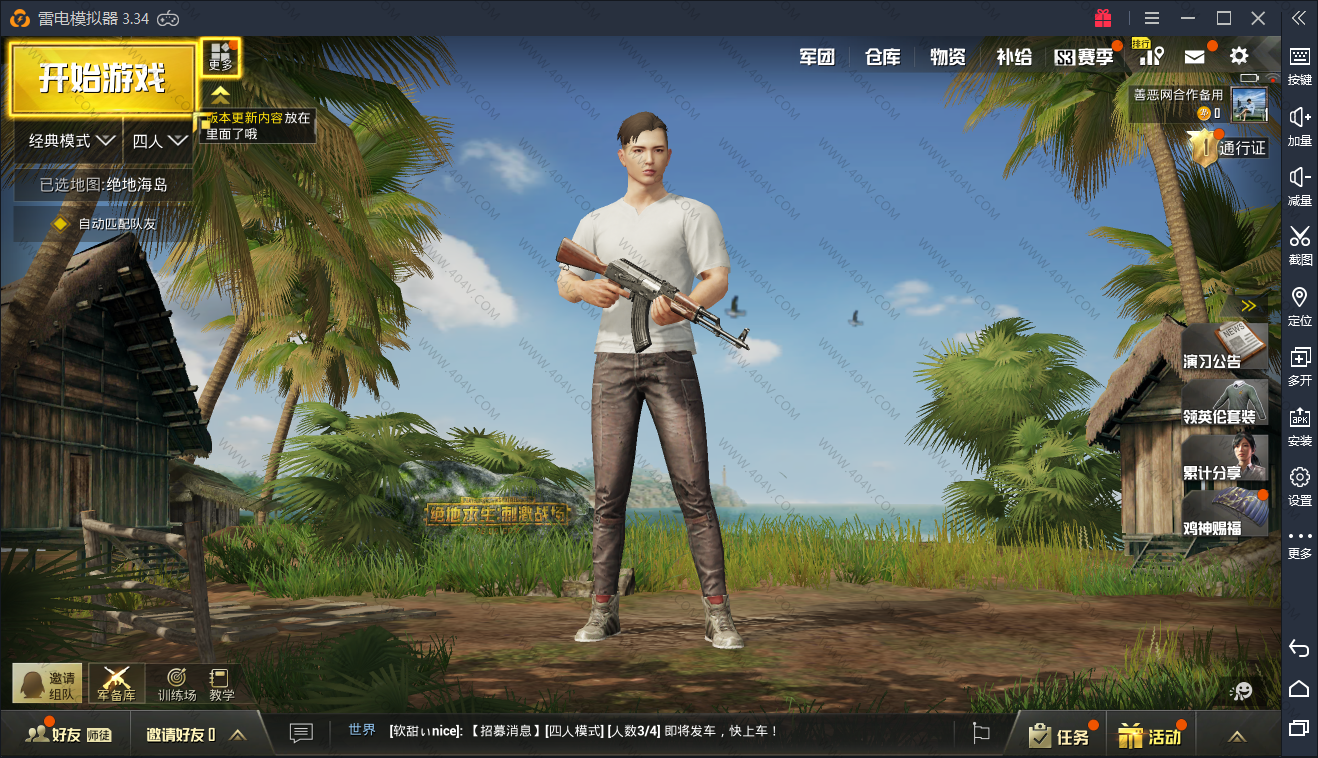Image resolution: width=1318 pixels, height=758 pixels.
Task: View the S3 赛季 season page
Action: pyautogui.click(x=1084, y=57)
